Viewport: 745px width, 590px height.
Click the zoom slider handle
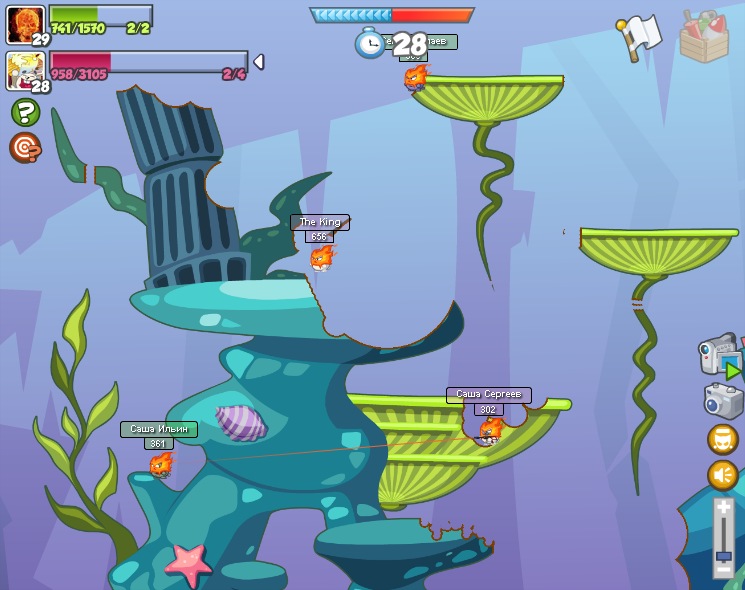coord(724,556)
